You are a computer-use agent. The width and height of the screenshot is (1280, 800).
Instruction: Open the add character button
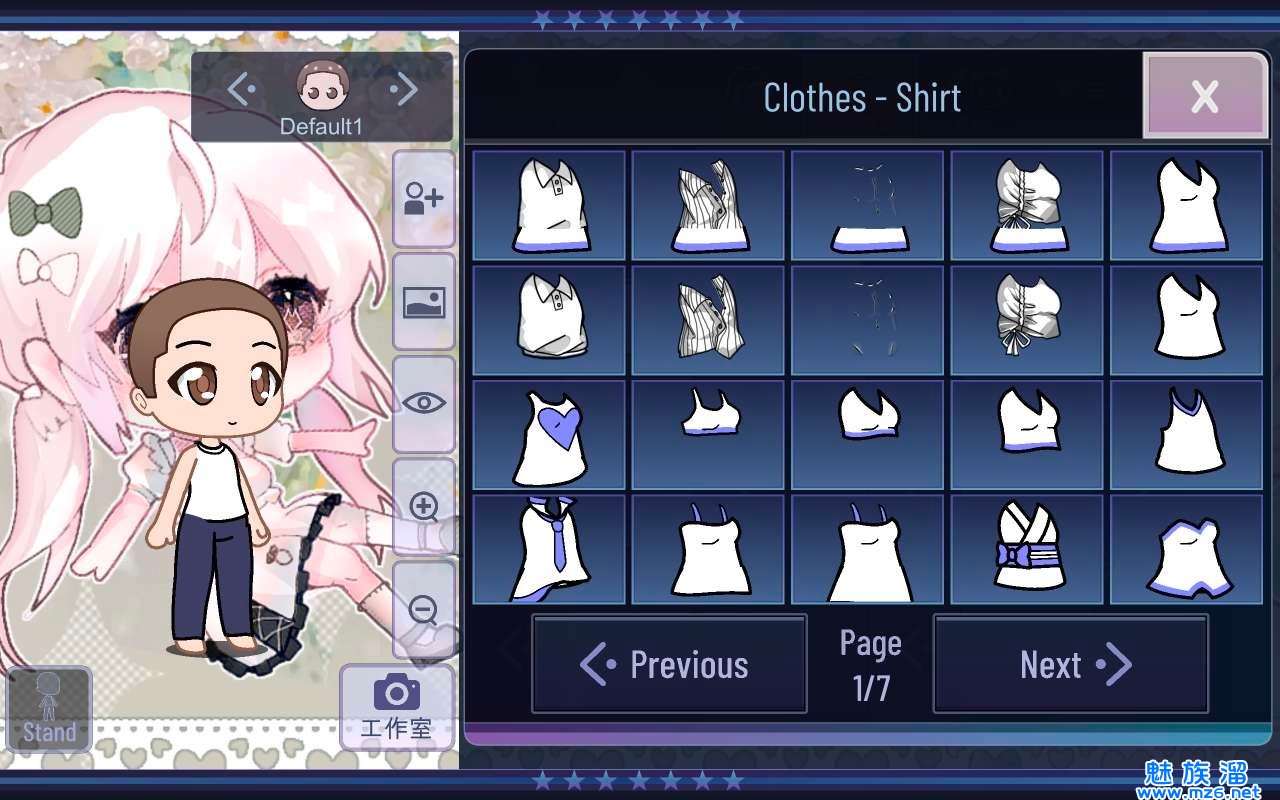coord(424,198)
